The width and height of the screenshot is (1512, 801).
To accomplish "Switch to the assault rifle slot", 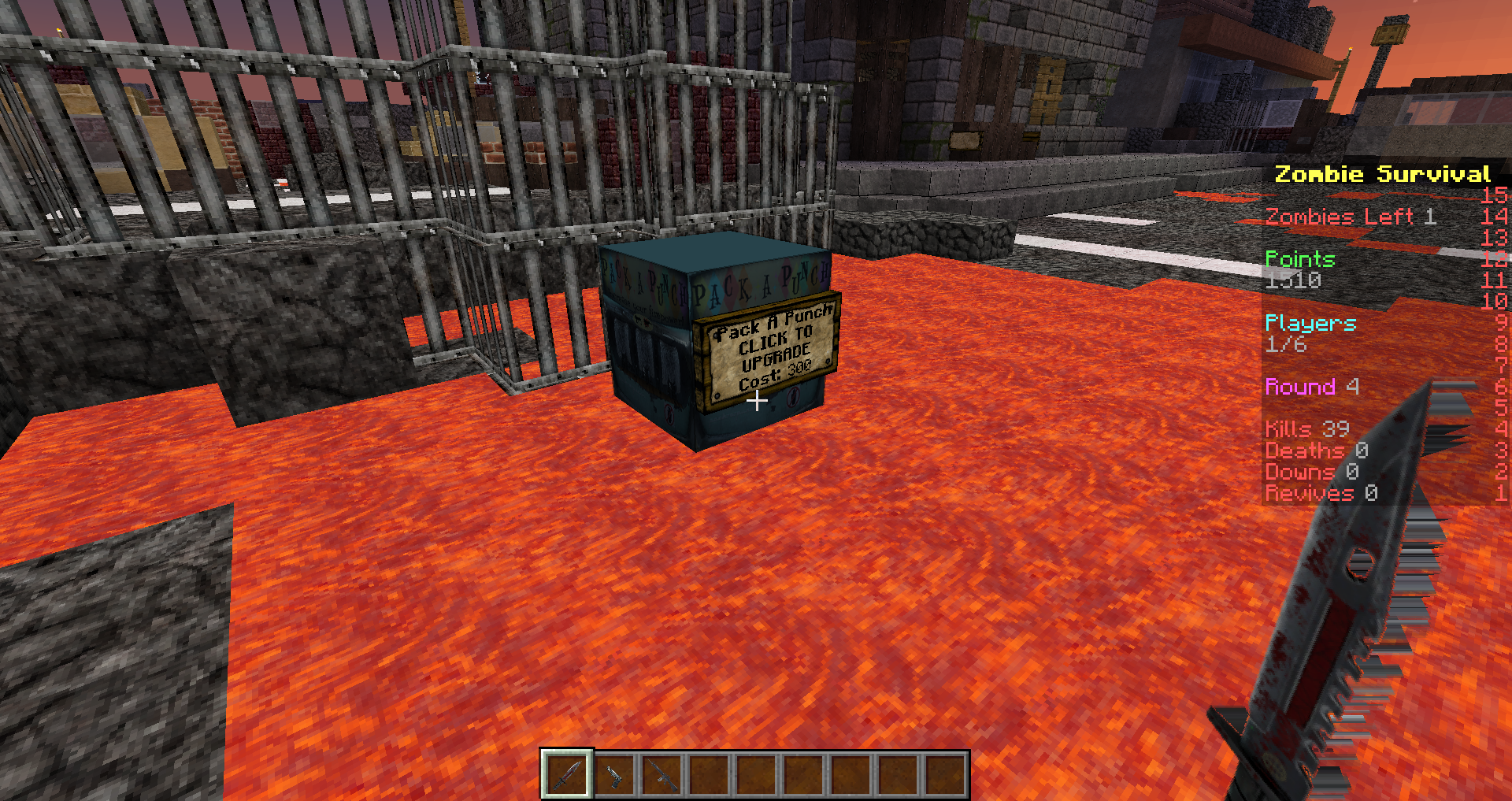I will tap(661, 775).
